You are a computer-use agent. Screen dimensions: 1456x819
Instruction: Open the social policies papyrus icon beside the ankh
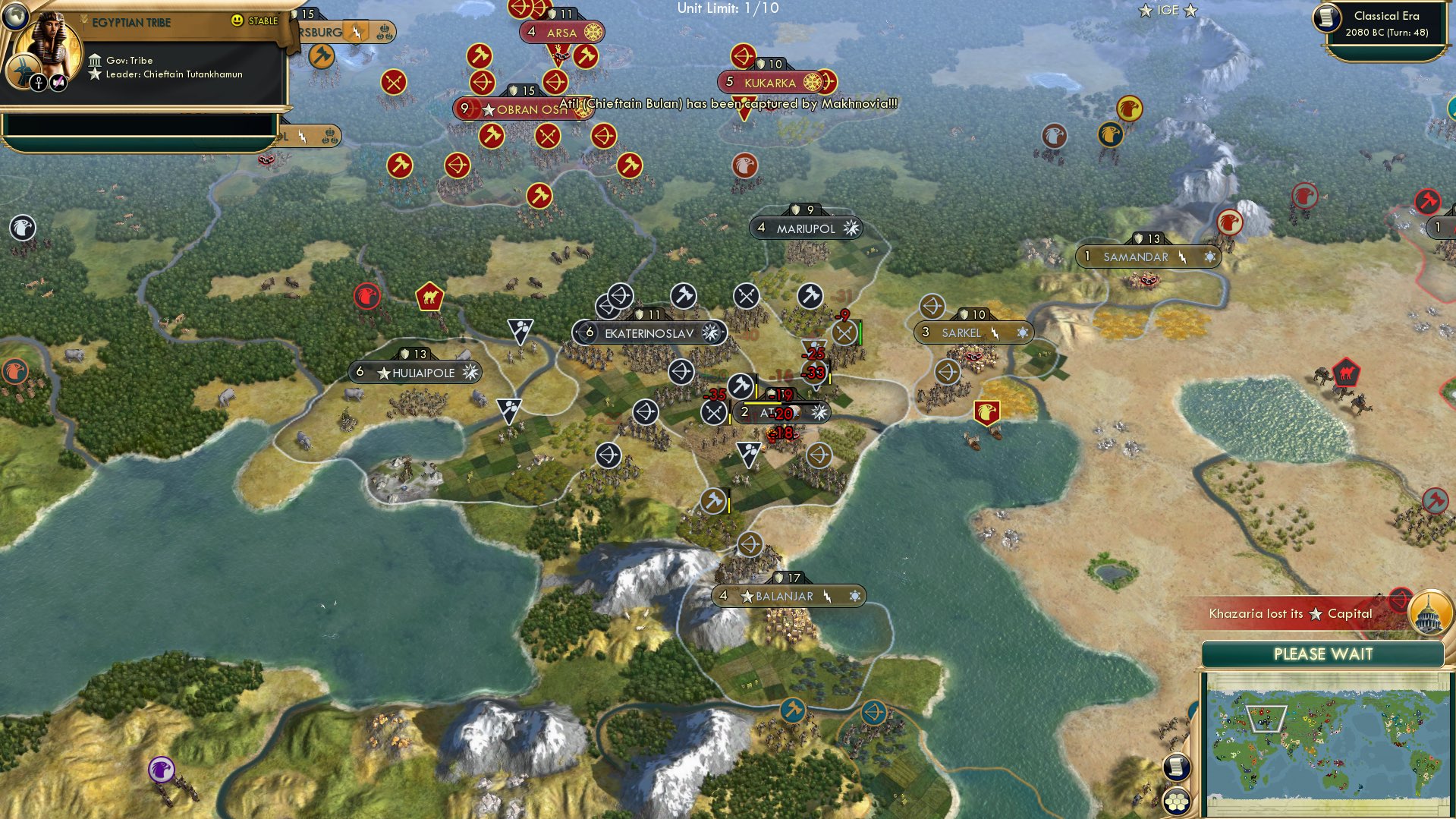[58, 82]
